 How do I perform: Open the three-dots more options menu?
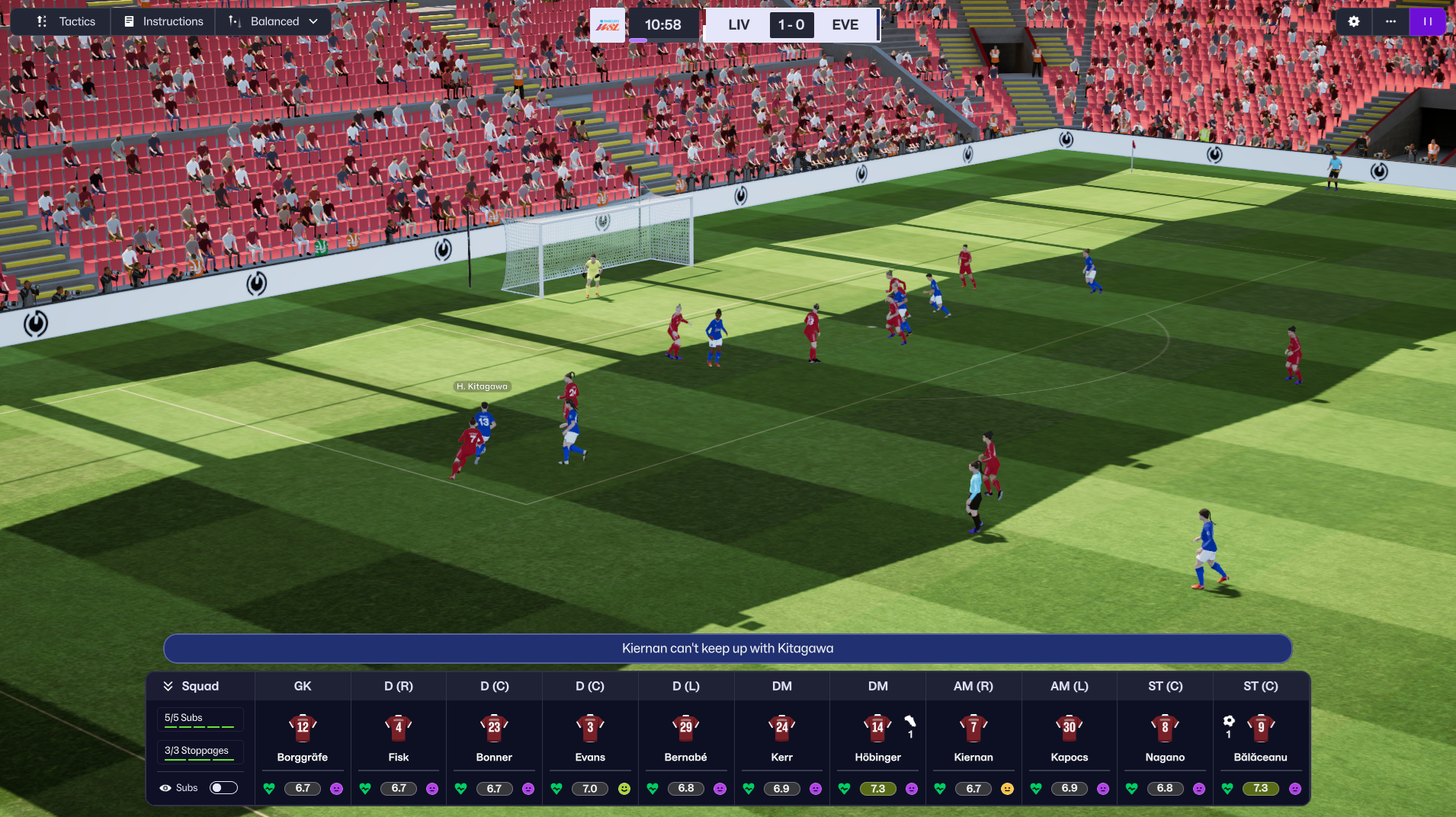coord(1390,21)
